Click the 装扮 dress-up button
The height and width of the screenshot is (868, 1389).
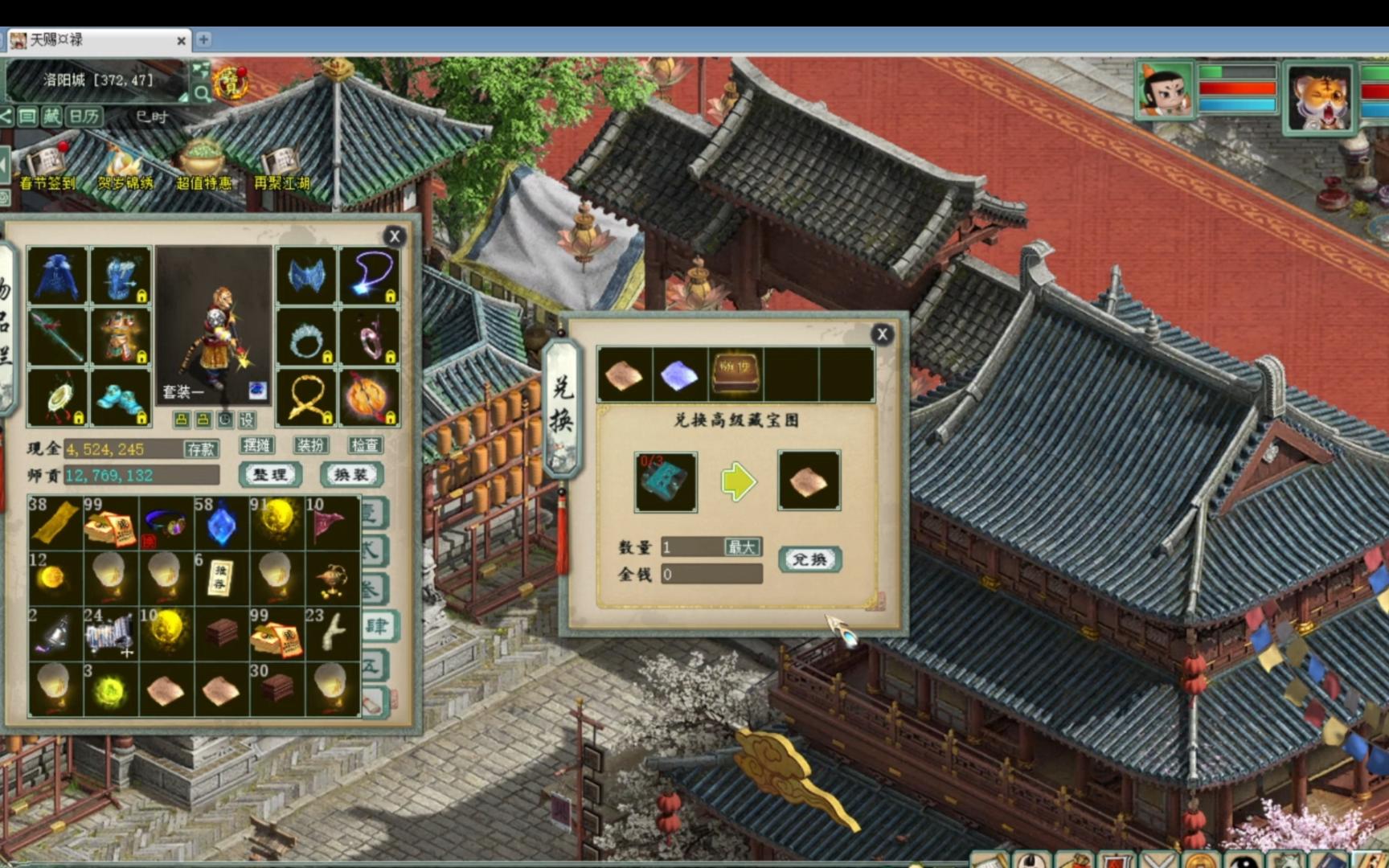coord(310,445)
